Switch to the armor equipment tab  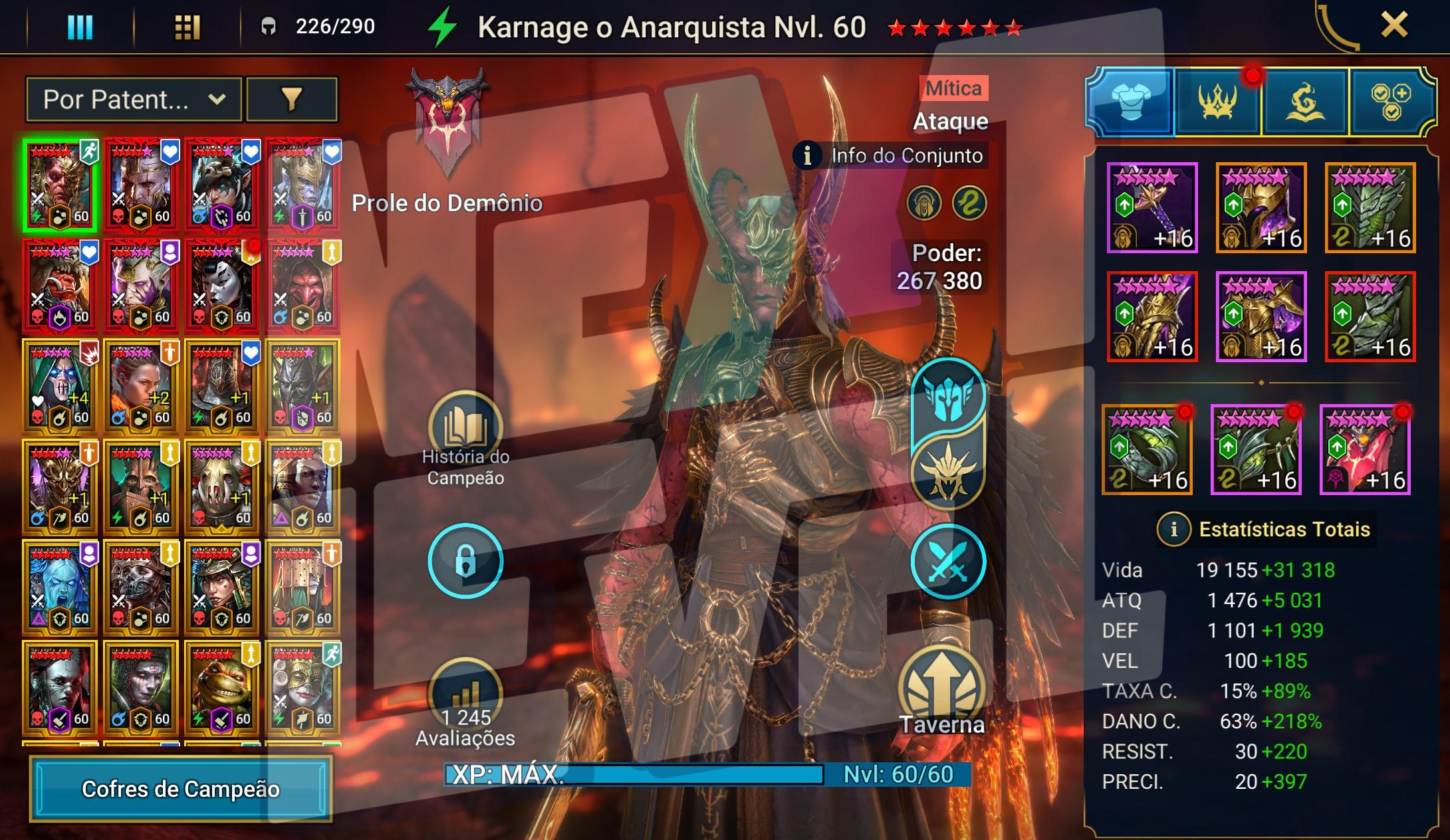[1131, 102]
